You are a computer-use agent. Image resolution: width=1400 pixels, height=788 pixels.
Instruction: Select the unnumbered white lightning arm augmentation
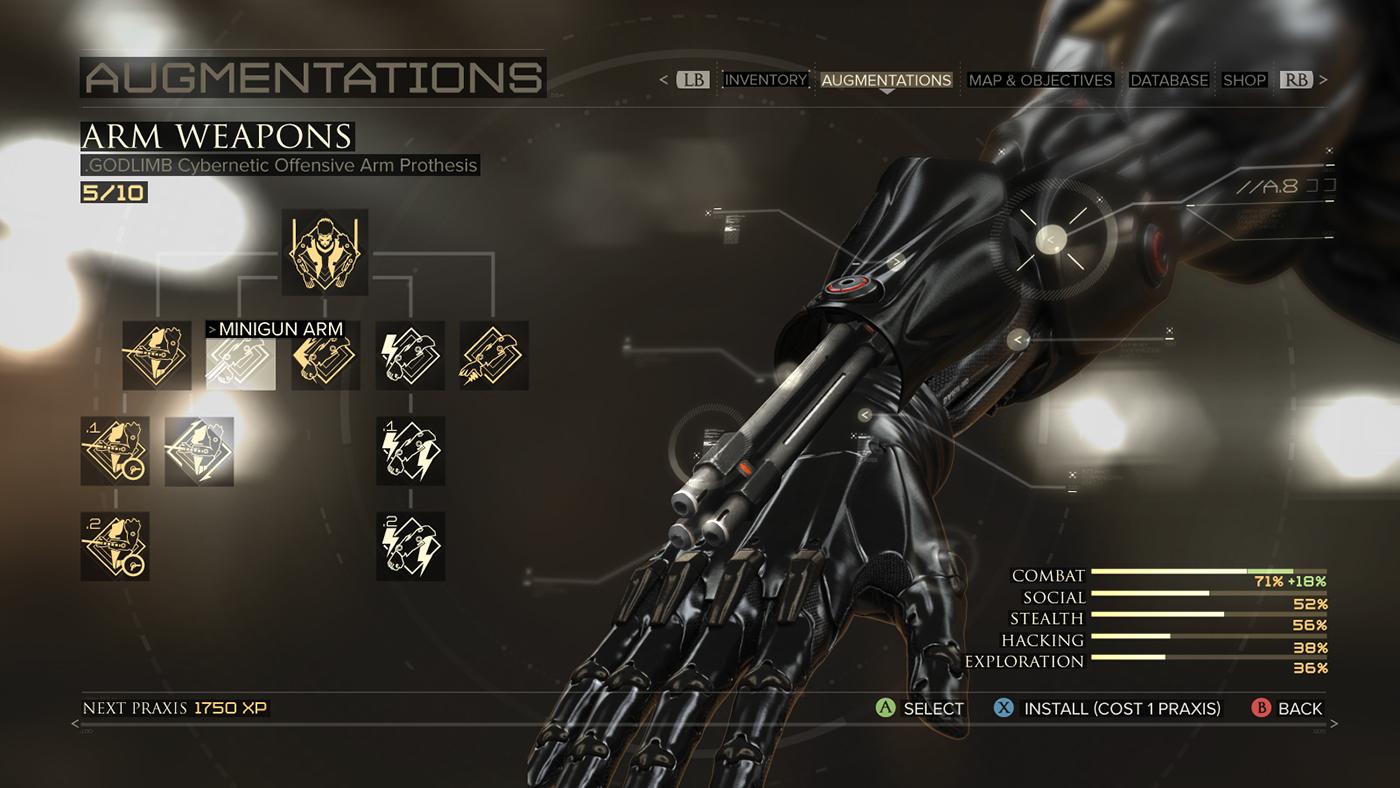[x=410, y=356]
